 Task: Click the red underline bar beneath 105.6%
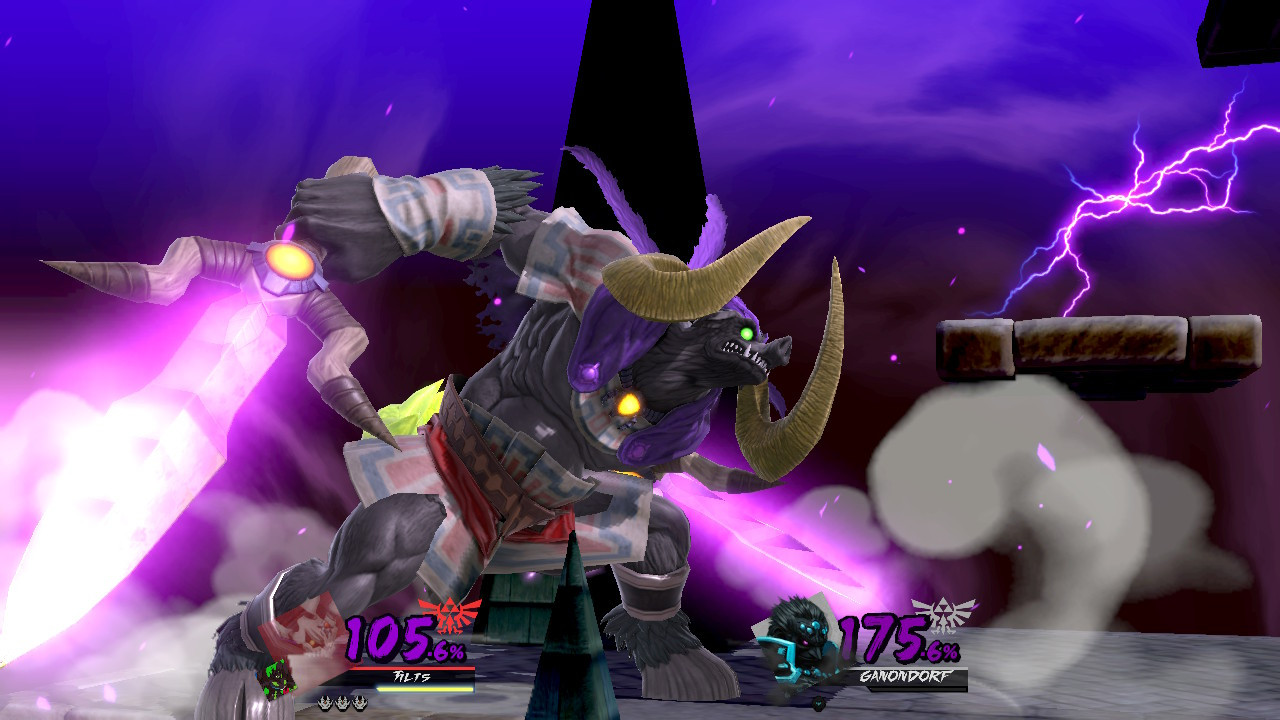[412, 667]
